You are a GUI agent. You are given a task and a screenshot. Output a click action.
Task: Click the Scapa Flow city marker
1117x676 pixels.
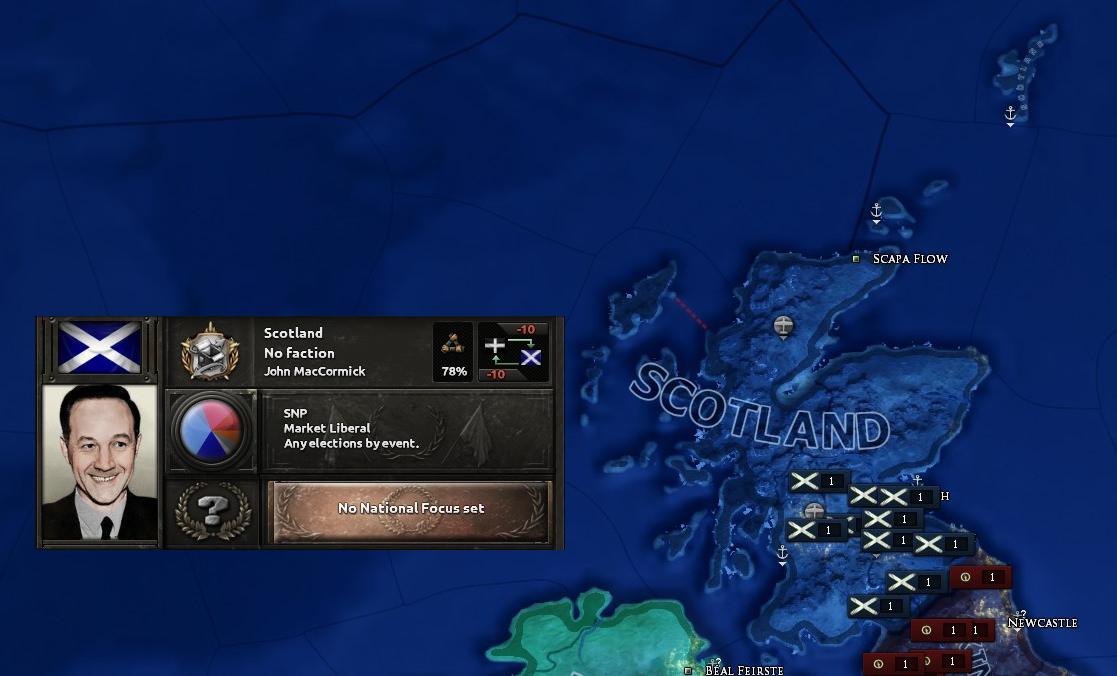tap(856, 259)
